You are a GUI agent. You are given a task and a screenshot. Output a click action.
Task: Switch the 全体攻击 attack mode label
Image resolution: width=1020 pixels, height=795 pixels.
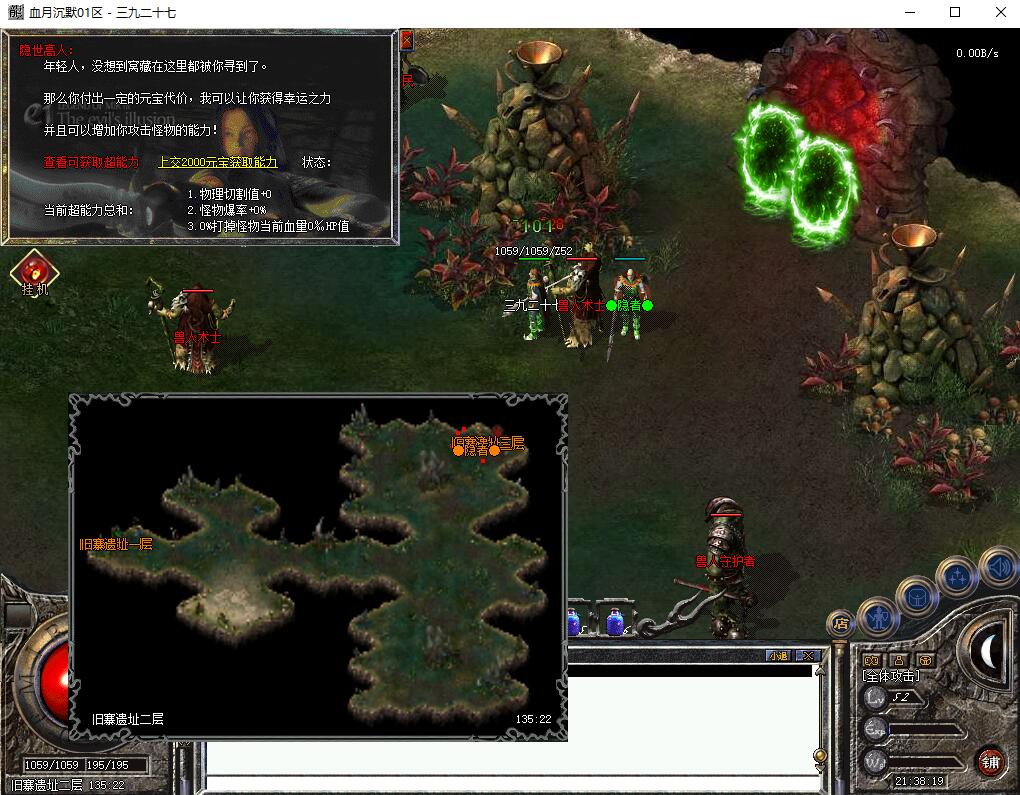click(x=891, y=677)
